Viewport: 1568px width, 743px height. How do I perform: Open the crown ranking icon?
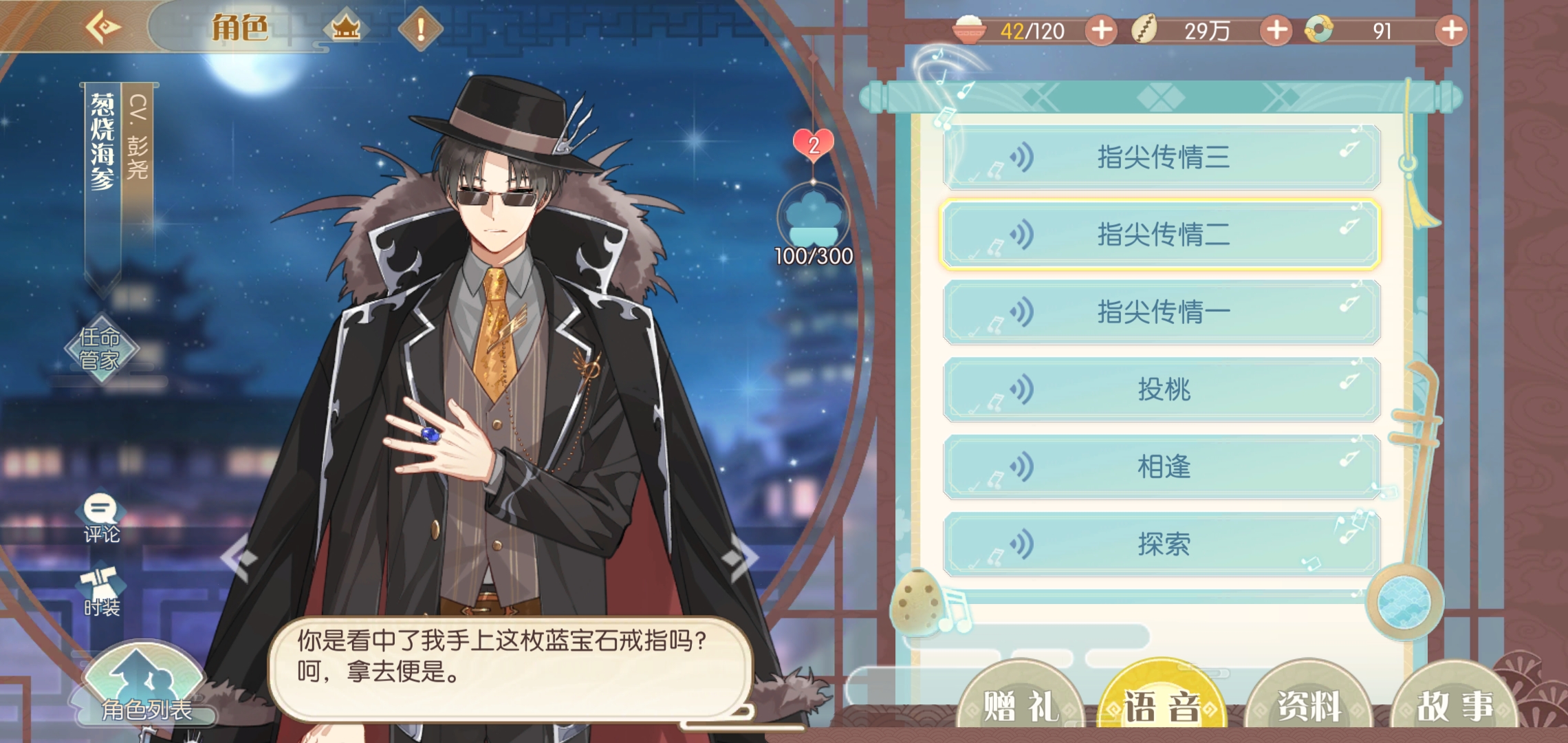[x=346, y=29]
